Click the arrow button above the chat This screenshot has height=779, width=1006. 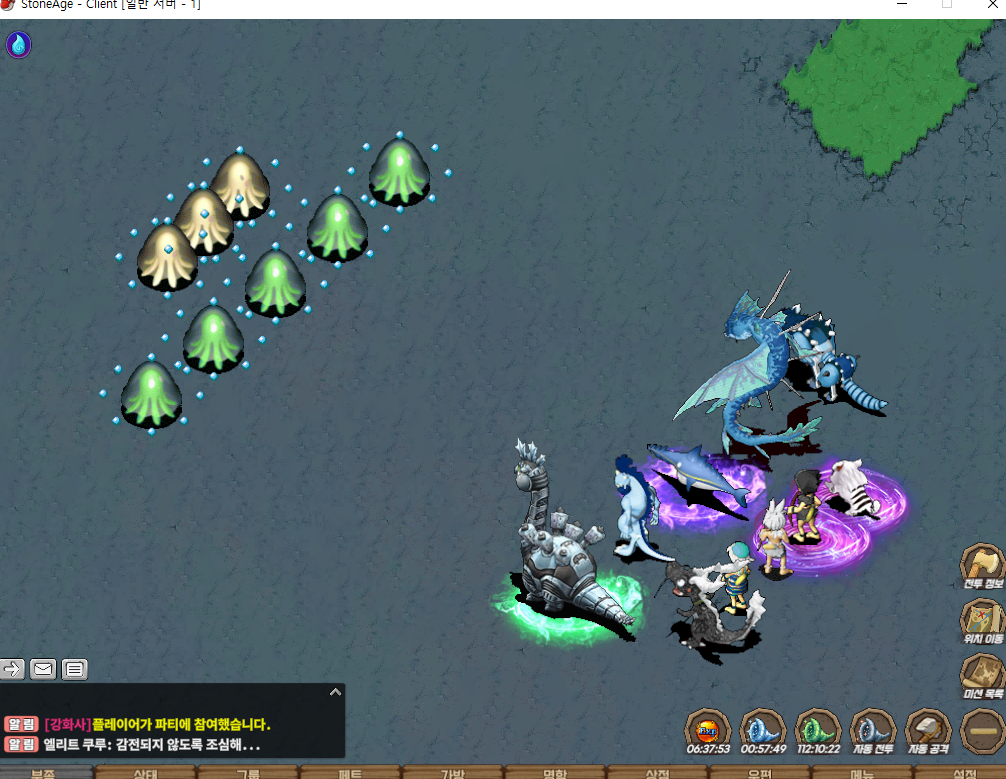click(x=12, y=669)
